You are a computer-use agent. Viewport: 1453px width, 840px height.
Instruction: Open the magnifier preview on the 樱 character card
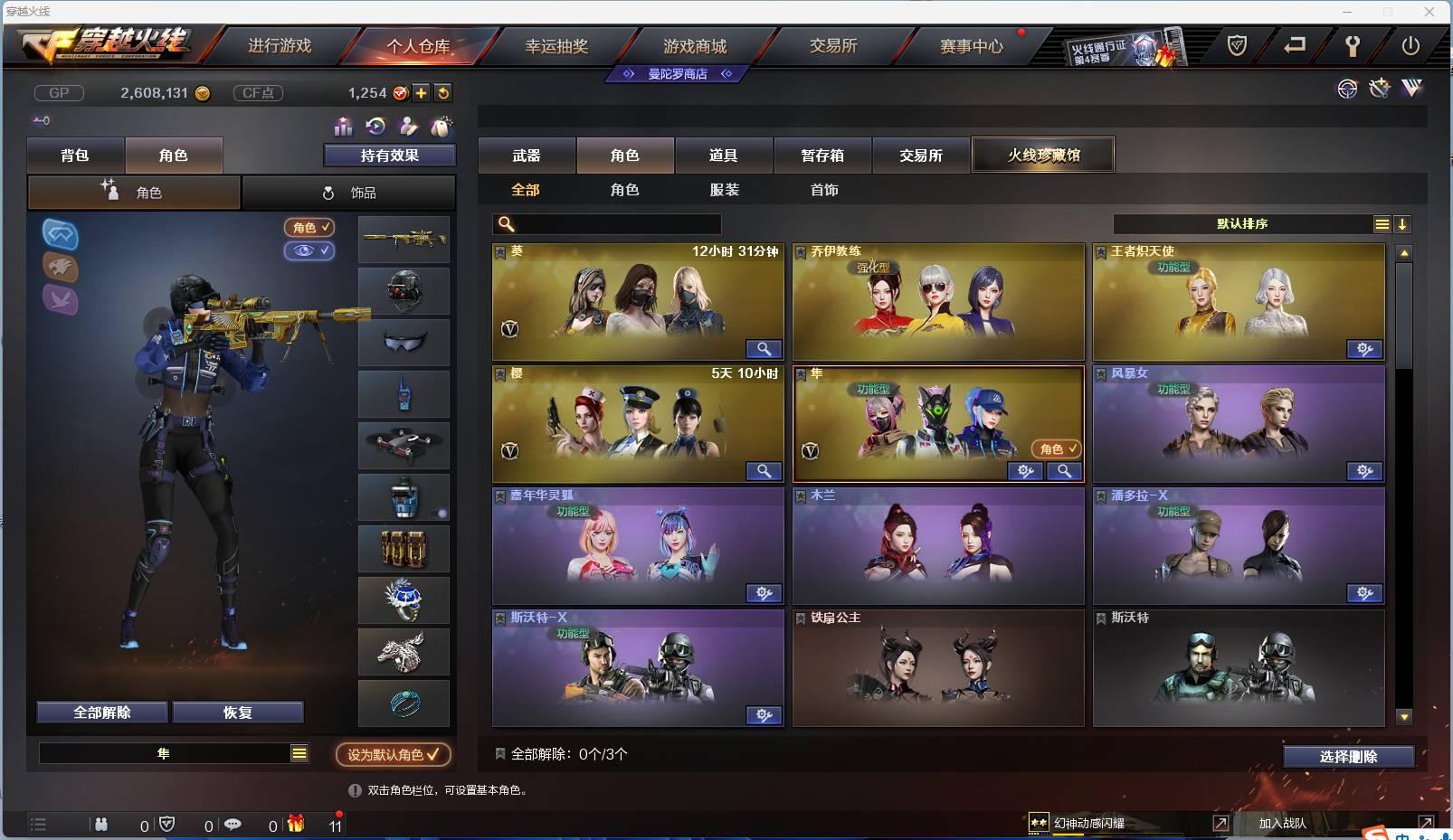(x=764, y=471)
